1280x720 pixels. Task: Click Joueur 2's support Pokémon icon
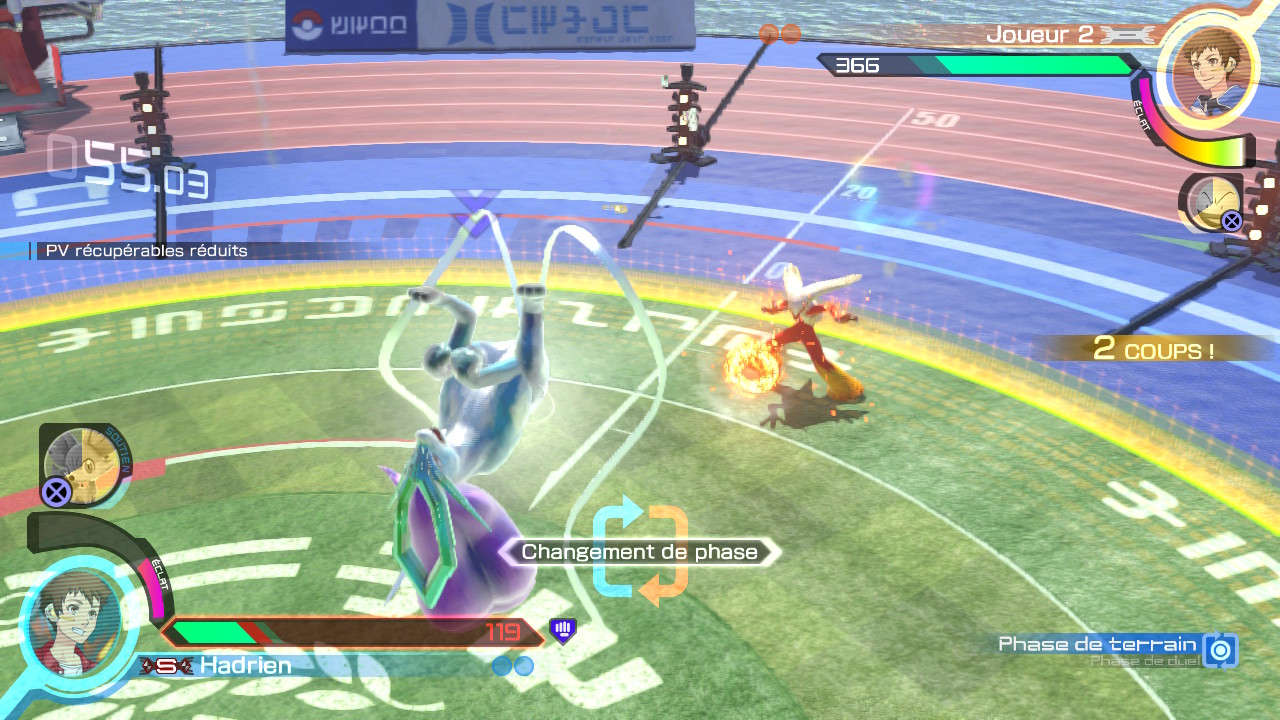pyautogui.click(x=1212, y=202)
